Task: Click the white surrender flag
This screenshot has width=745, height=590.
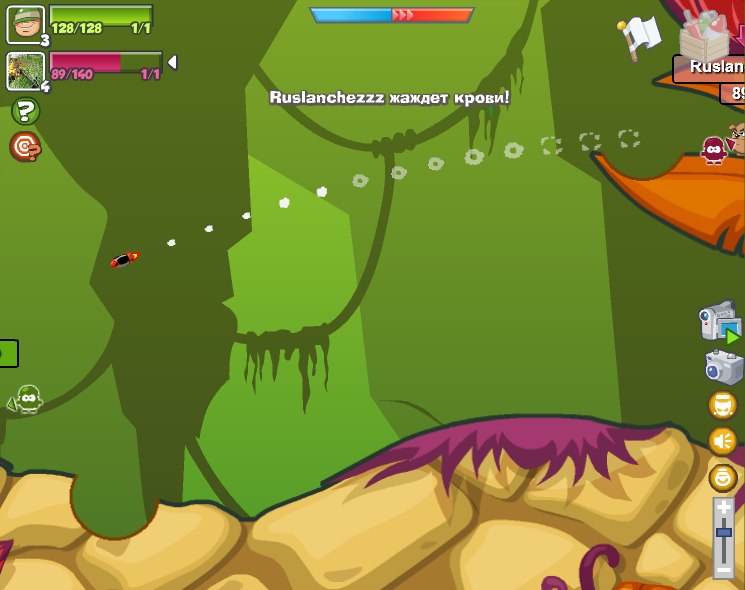Action: (x=640, y=36)
